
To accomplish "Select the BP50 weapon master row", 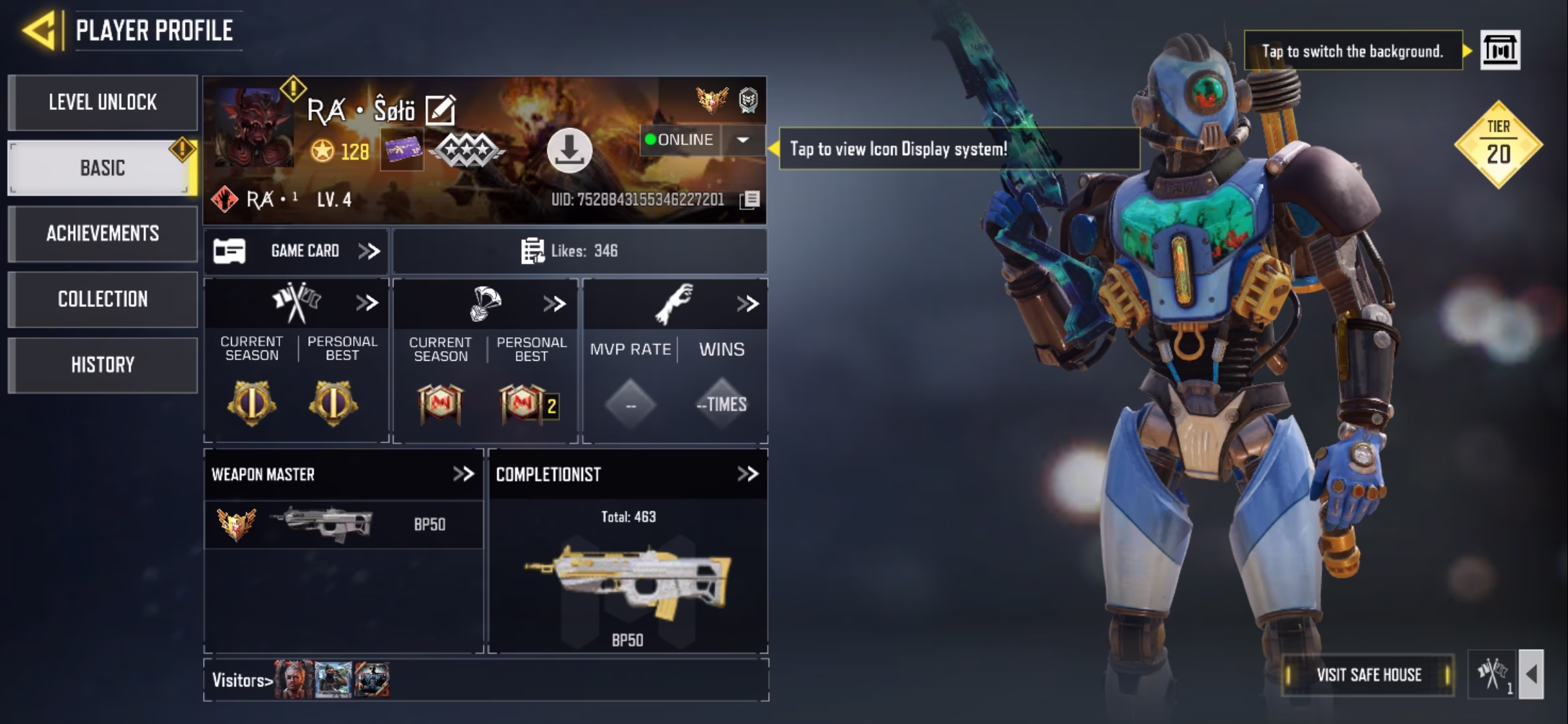I will click(x=343, y=524).
